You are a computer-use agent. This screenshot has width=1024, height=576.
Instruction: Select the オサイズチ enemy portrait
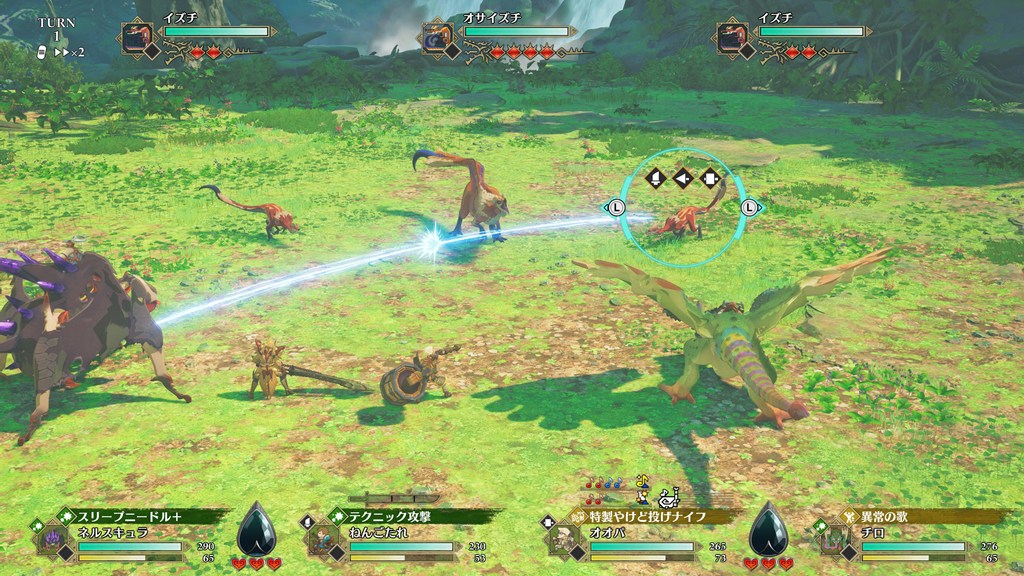(x=436, y=38)
